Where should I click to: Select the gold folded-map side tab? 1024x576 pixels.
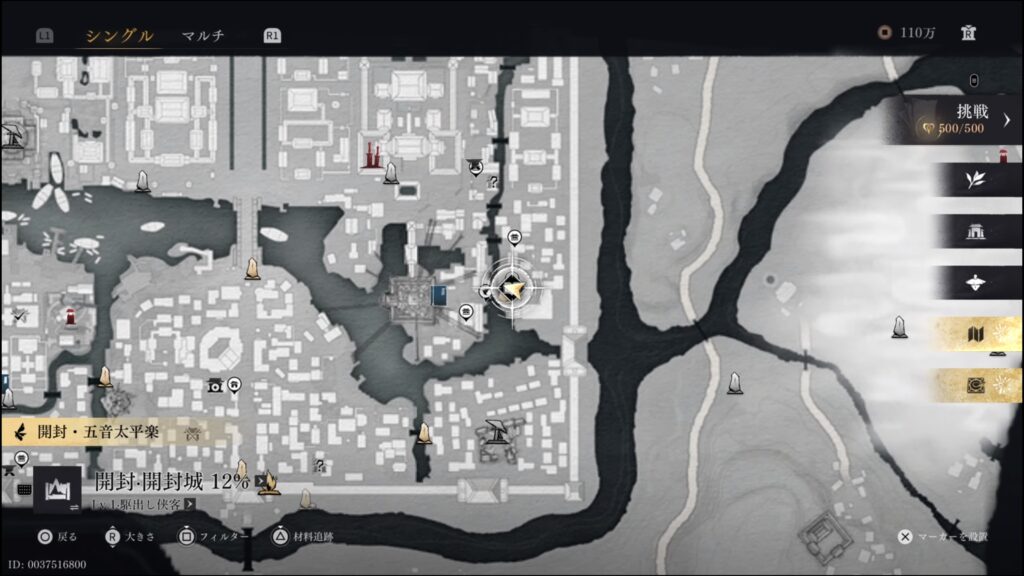(x=975, y=336)
